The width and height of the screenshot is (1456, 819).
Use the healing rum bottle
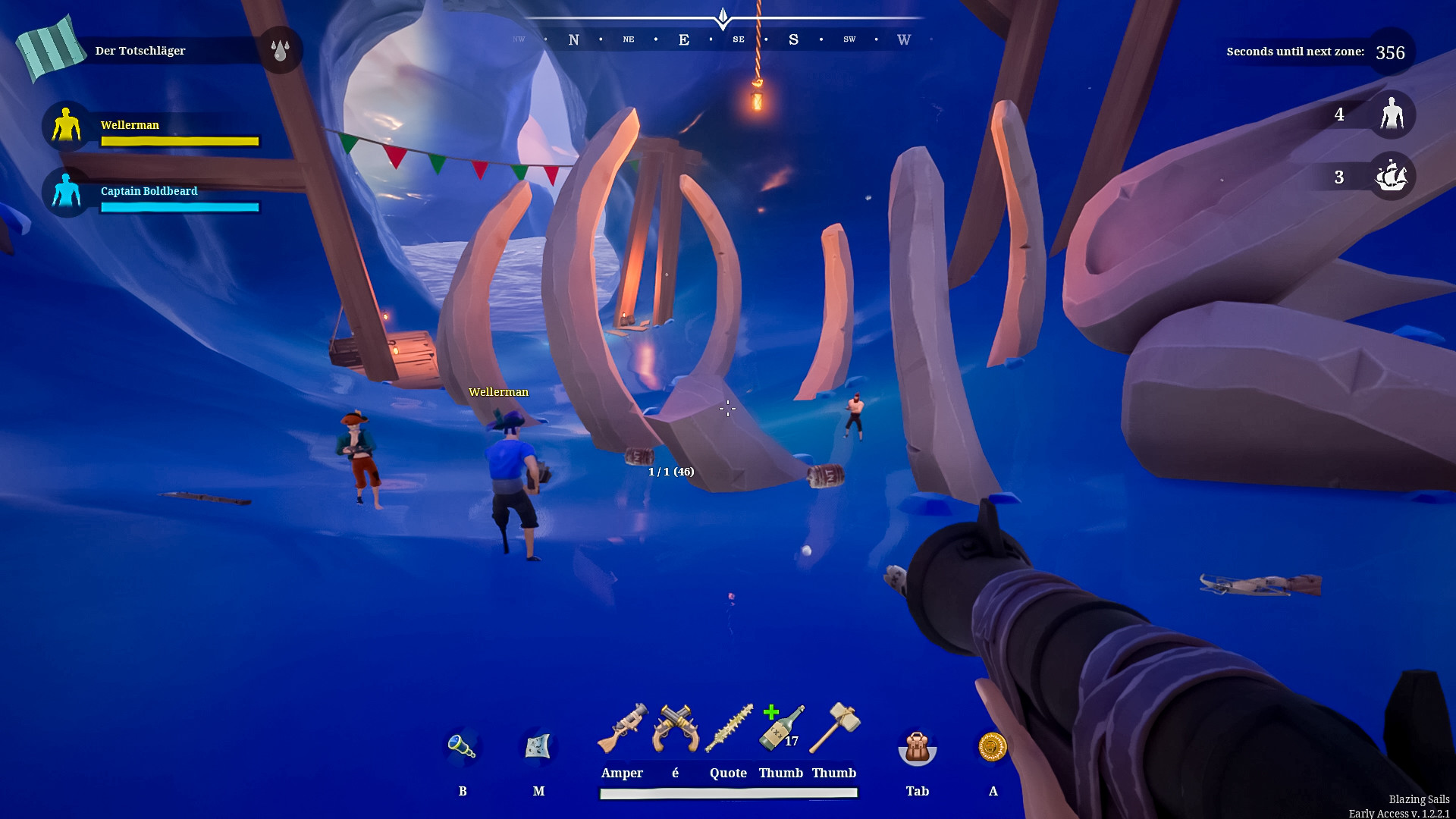[x=781, y=729]
